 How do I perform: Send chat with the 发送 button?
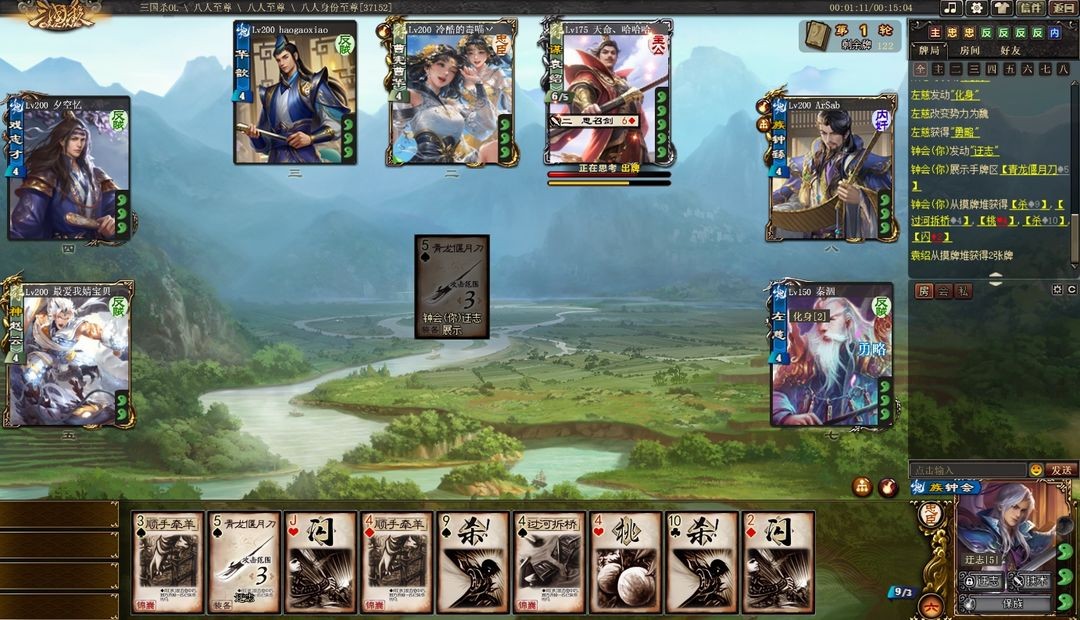tap(1061, 470)
